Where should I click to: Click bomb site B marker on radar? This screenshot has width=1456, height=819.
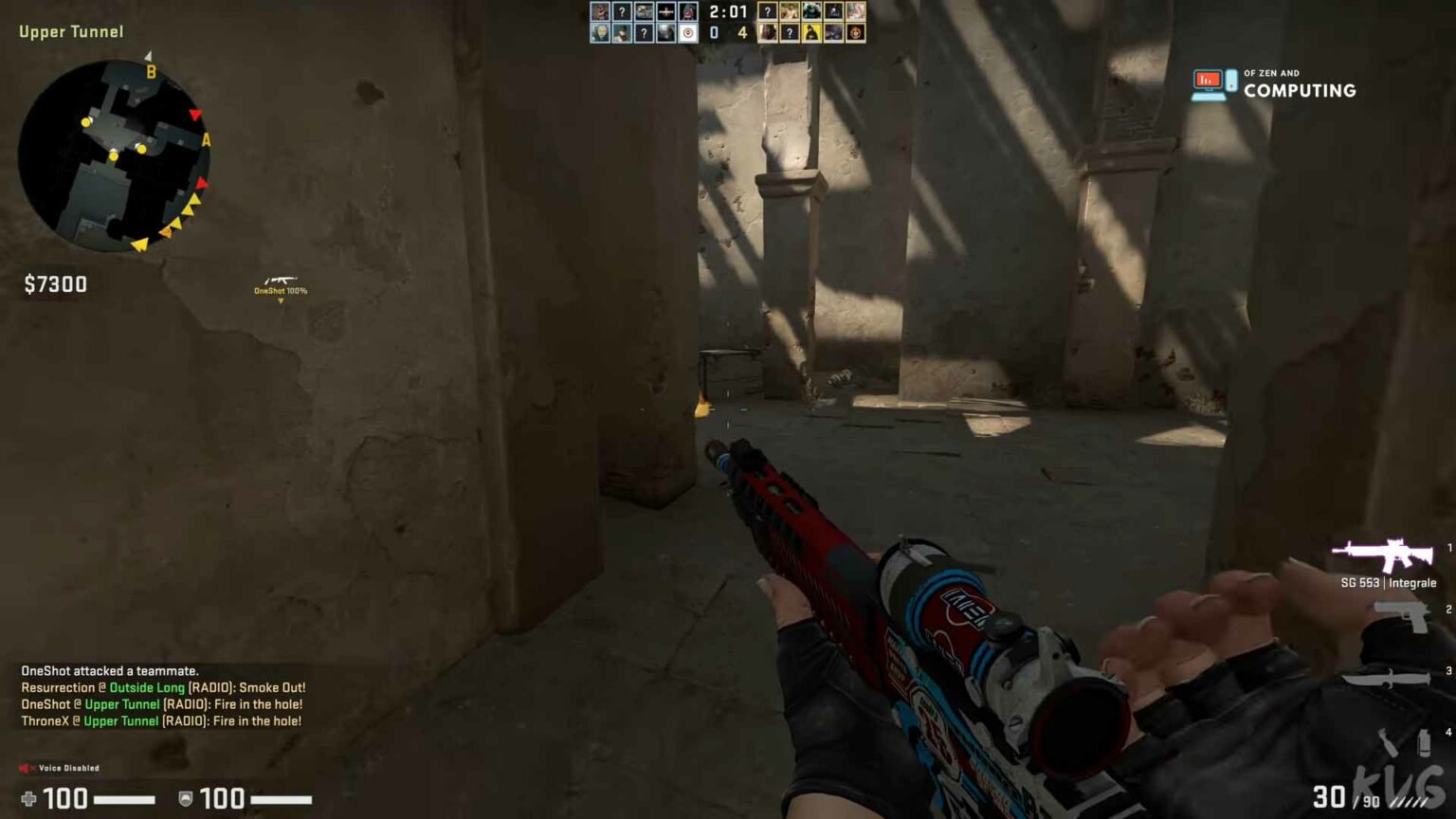coord(151,72)
